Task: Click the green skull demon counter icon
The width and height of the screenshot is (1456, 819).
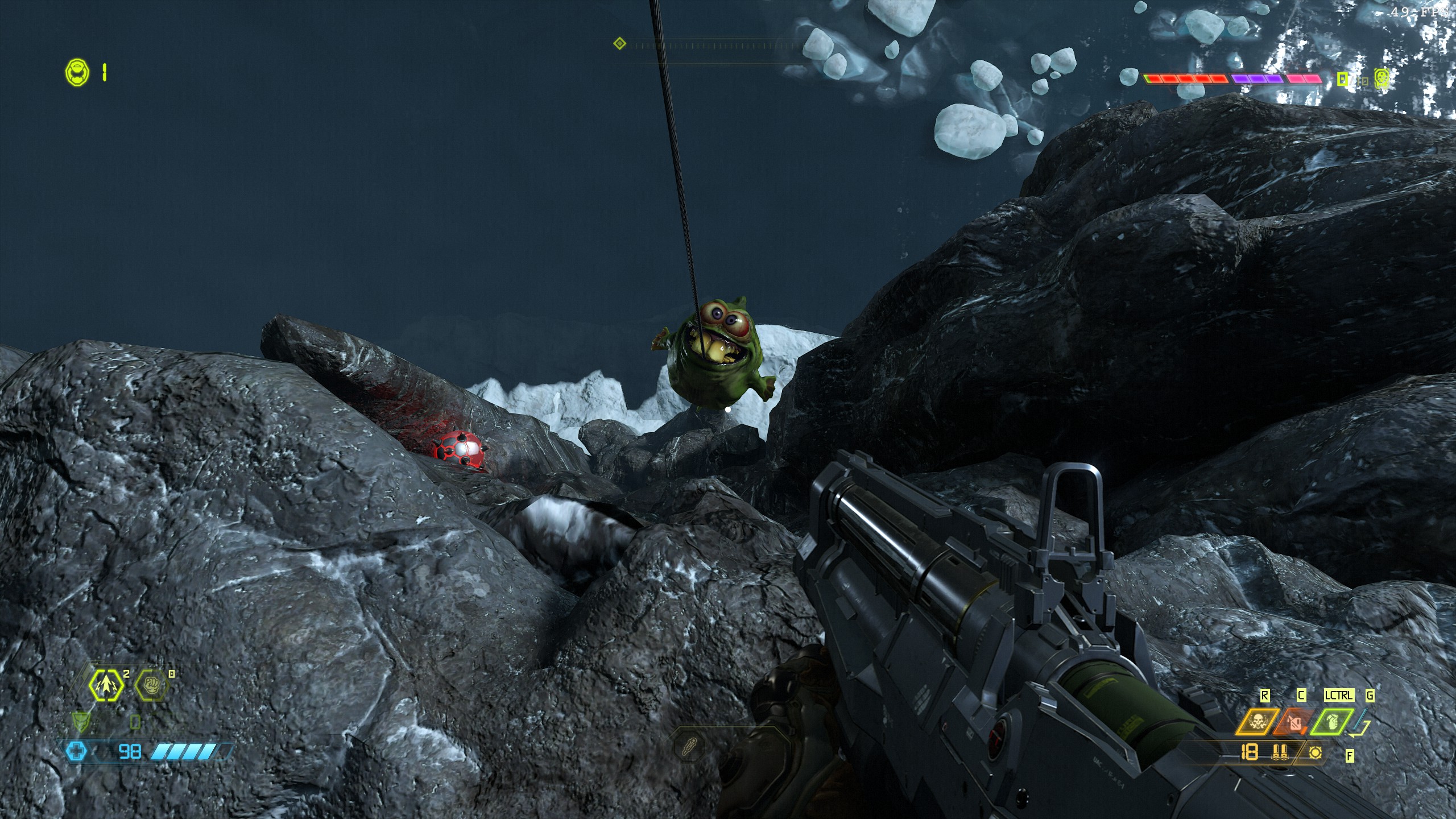Action: pos(1381,79)
